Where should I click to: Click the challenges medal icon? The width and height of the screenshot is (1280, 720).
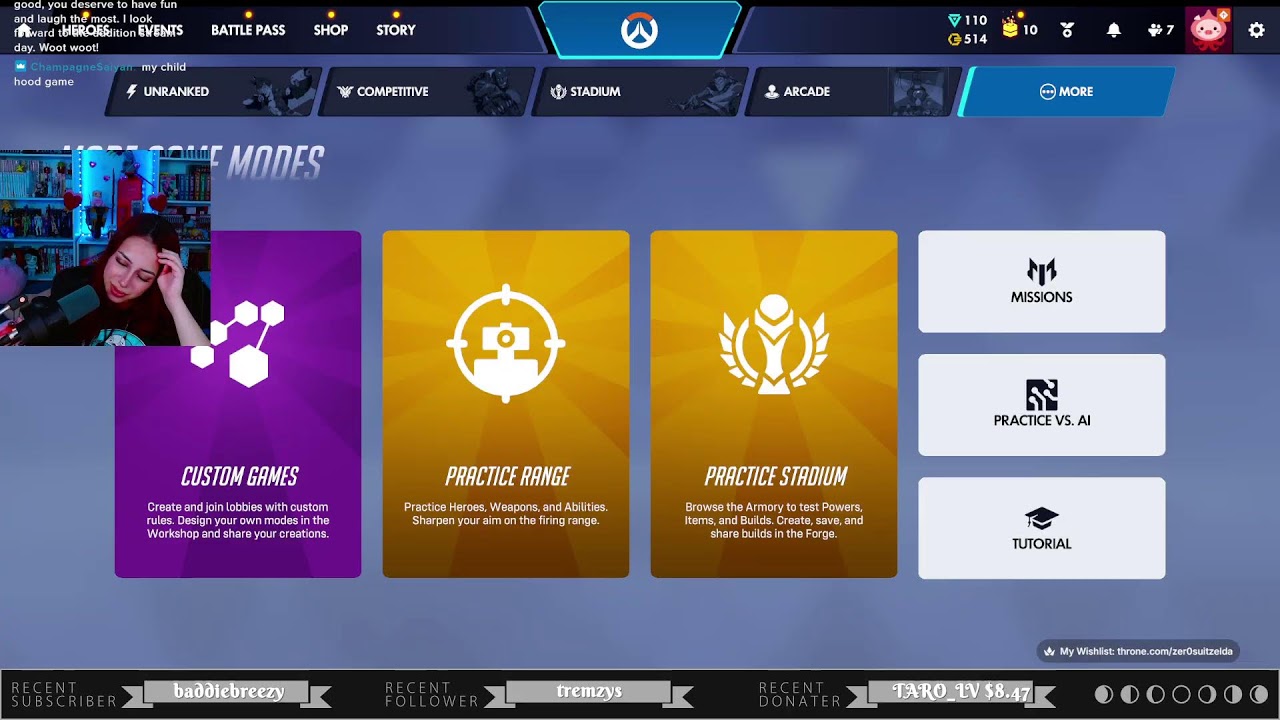tap(1067, 30)
